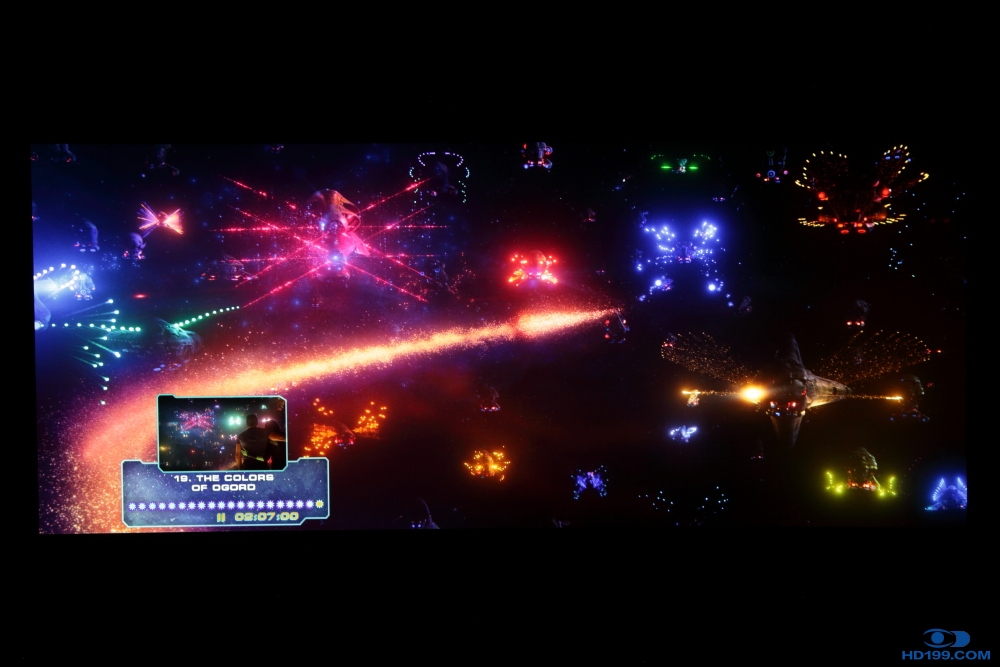
Task: Select "The Colors of Ogord" chapter title
Action: pyautogui.click(x=224, y=484)
